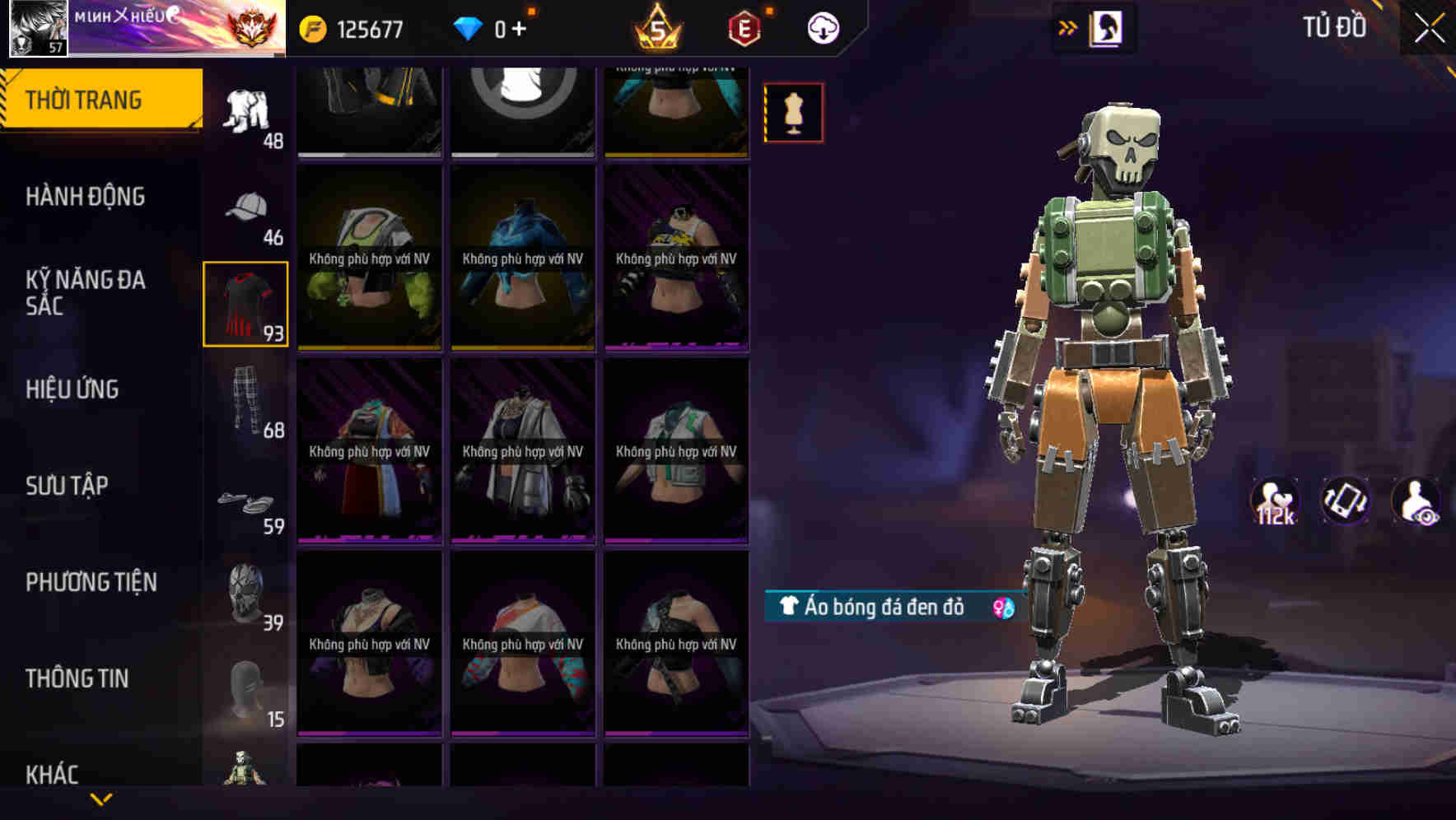
Task: Collapse the panel using the double-arrow chevrons
Action: coord(1068,27)
